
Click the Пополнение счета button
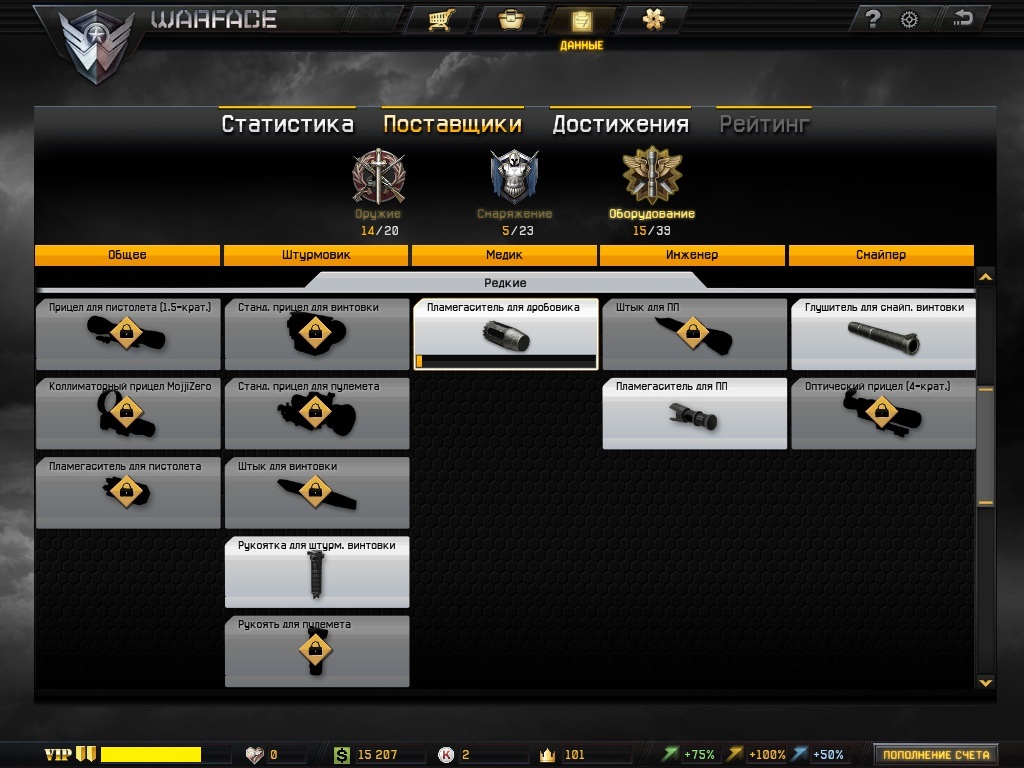(936, 755)
